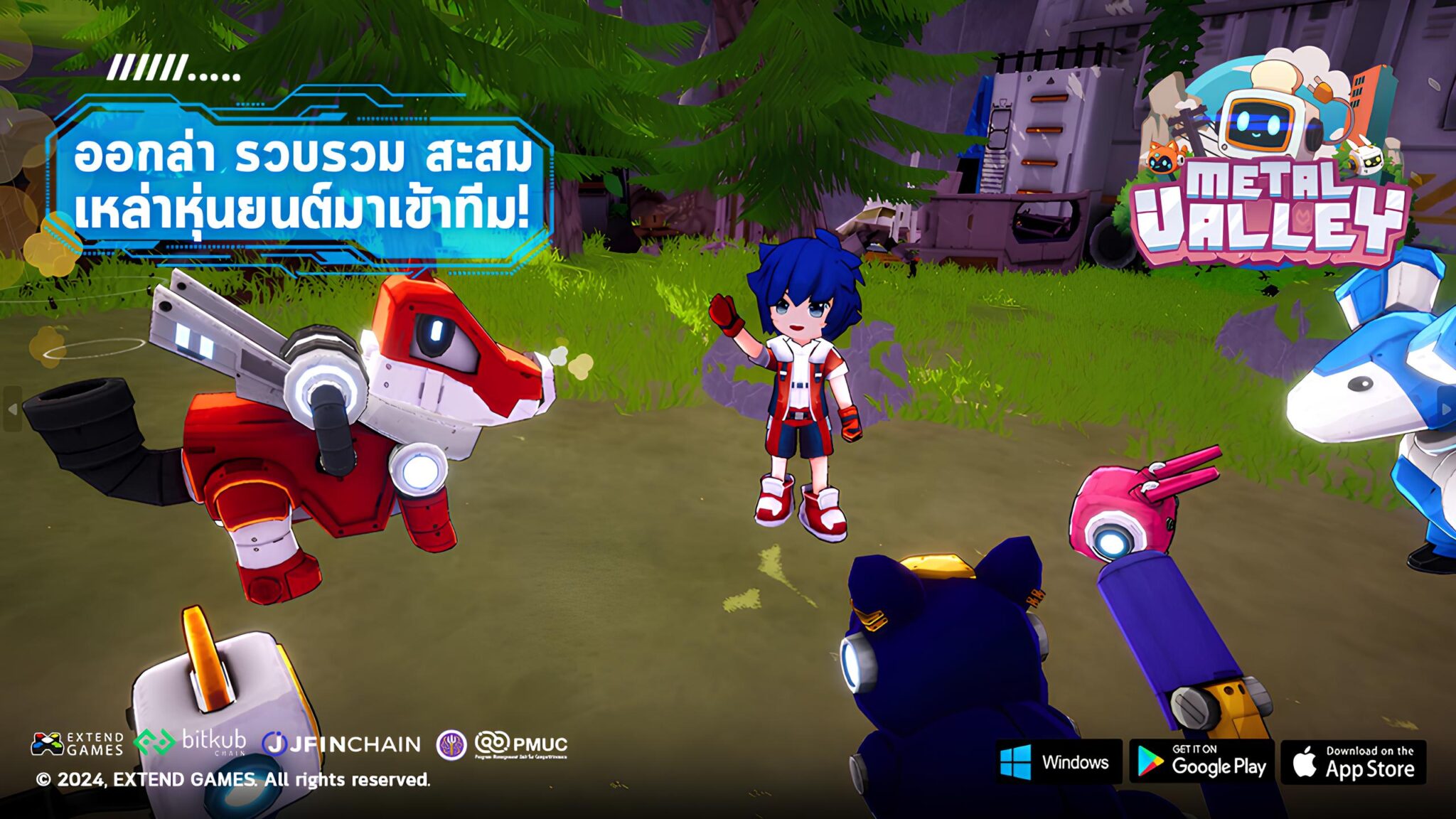Select the Download on the App Store badge
The height and width of the screenshot is (819, 1456).
coord(1354,762)
